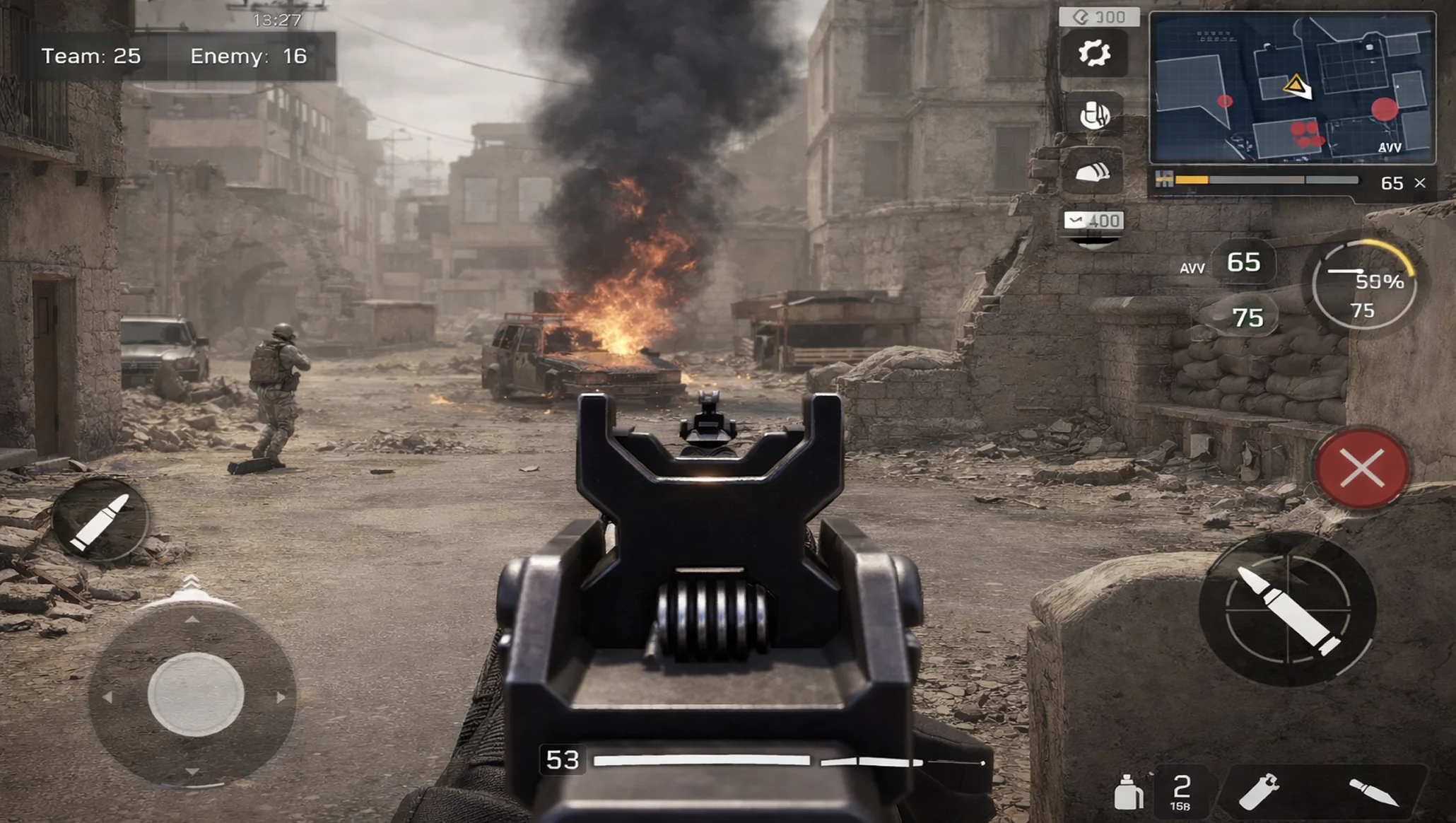Tap the 300 currency badge

[x=1099, y=17]
